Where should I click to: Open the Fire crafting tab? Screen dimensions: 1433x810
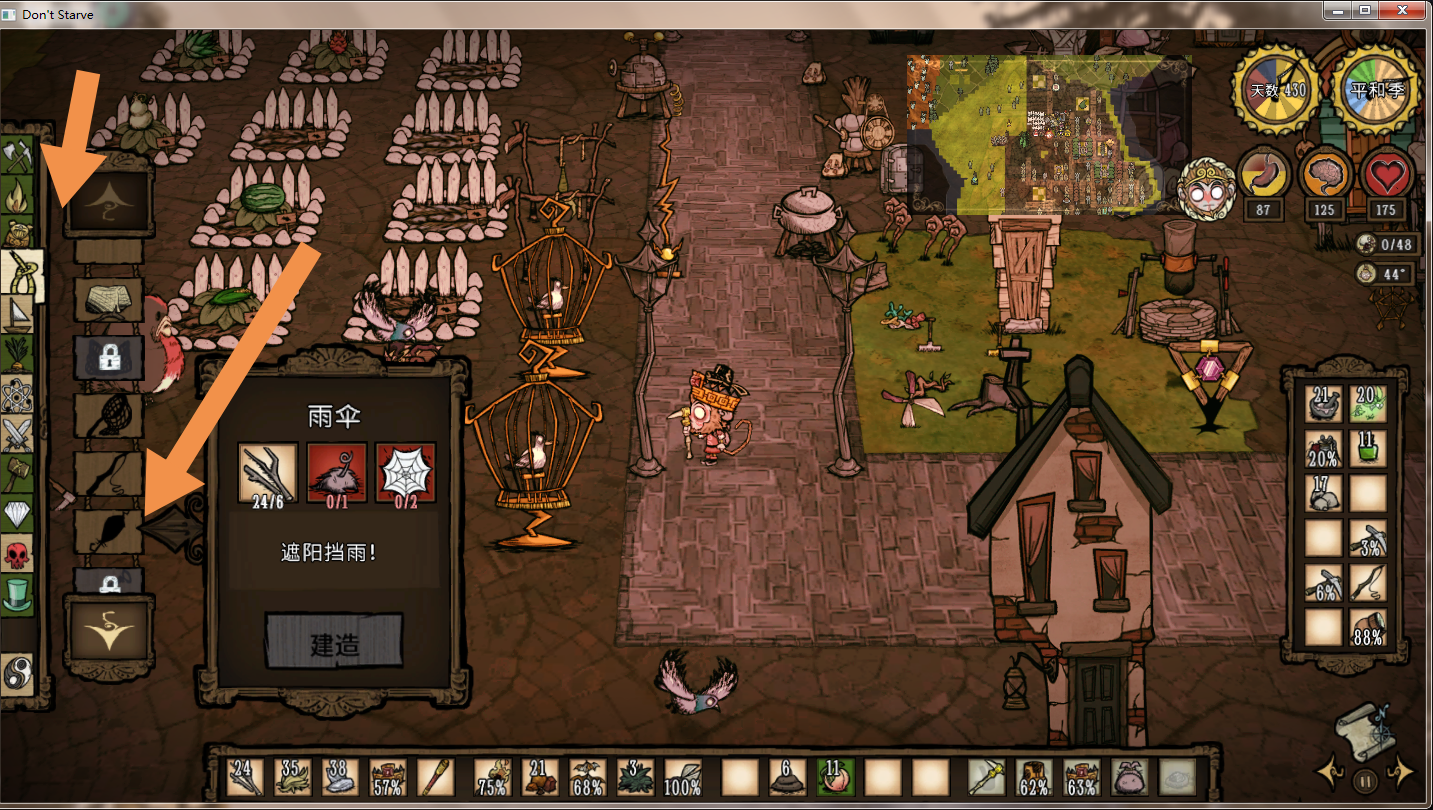19,195
